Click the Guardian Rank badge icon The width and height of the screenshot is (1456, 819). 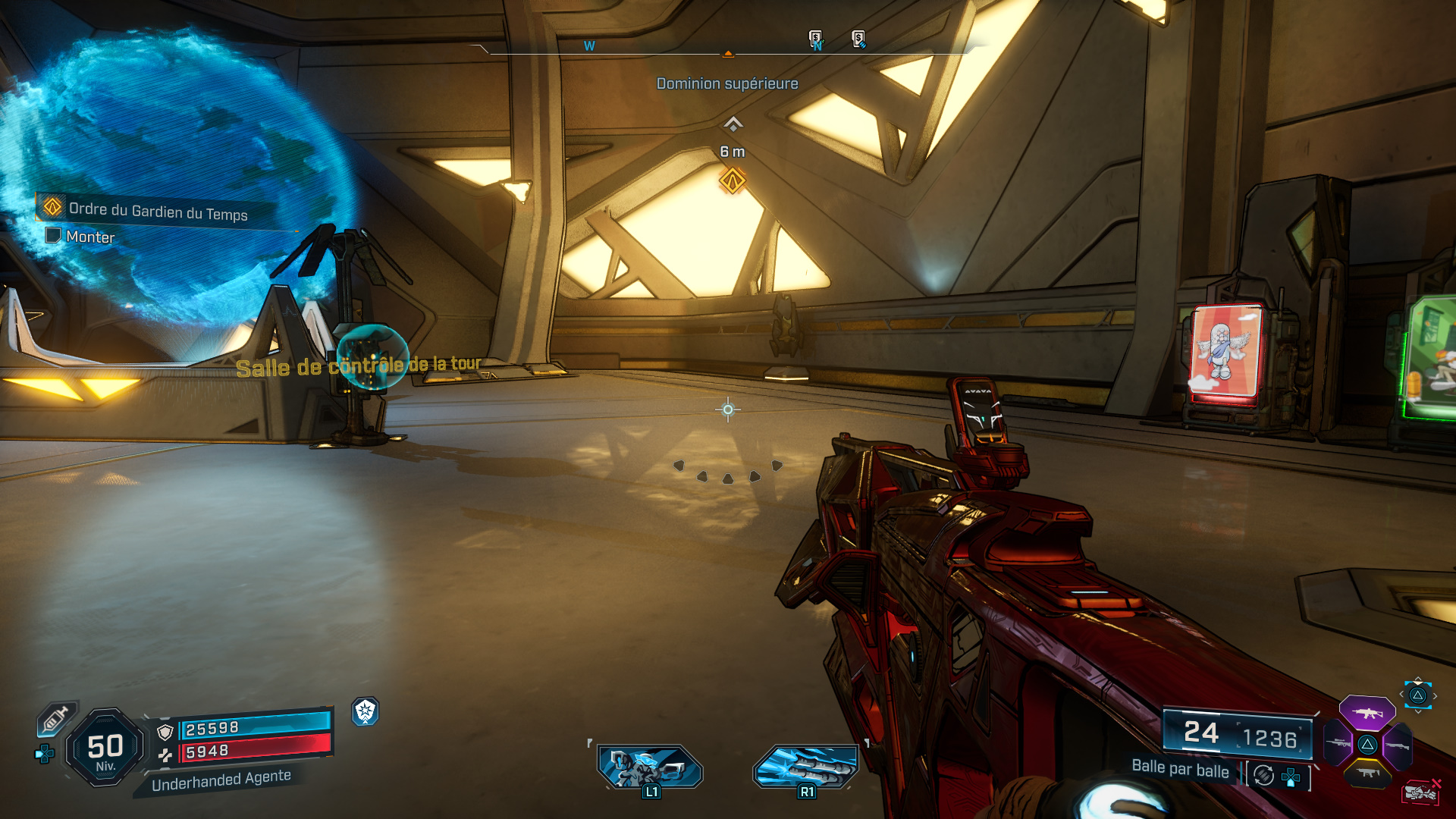pyautogui.click(x=366, y=712)
